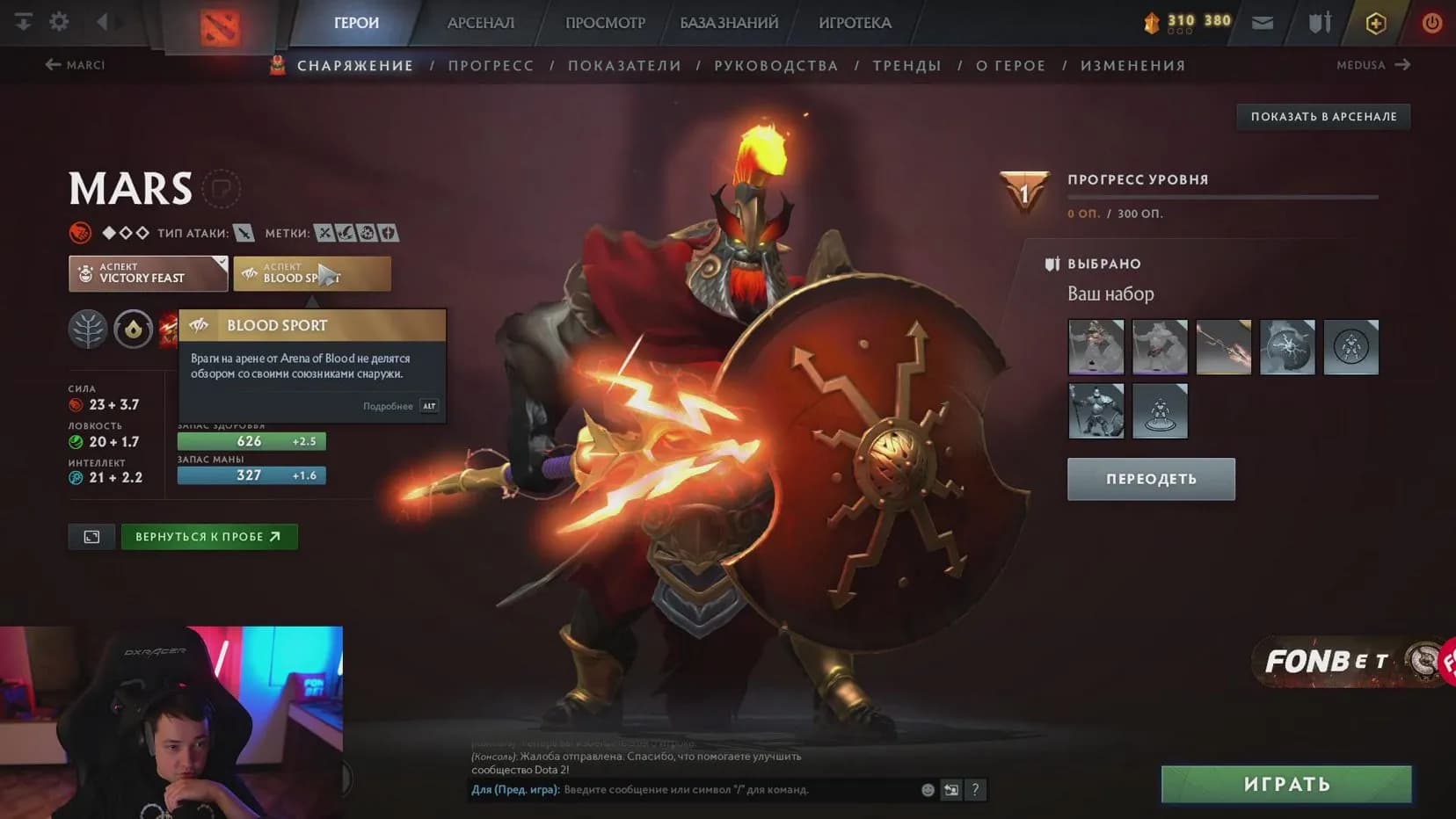Open the Герои main menu tab
This screenshot has height=819, width=1456.
click(x=356, y=23)
